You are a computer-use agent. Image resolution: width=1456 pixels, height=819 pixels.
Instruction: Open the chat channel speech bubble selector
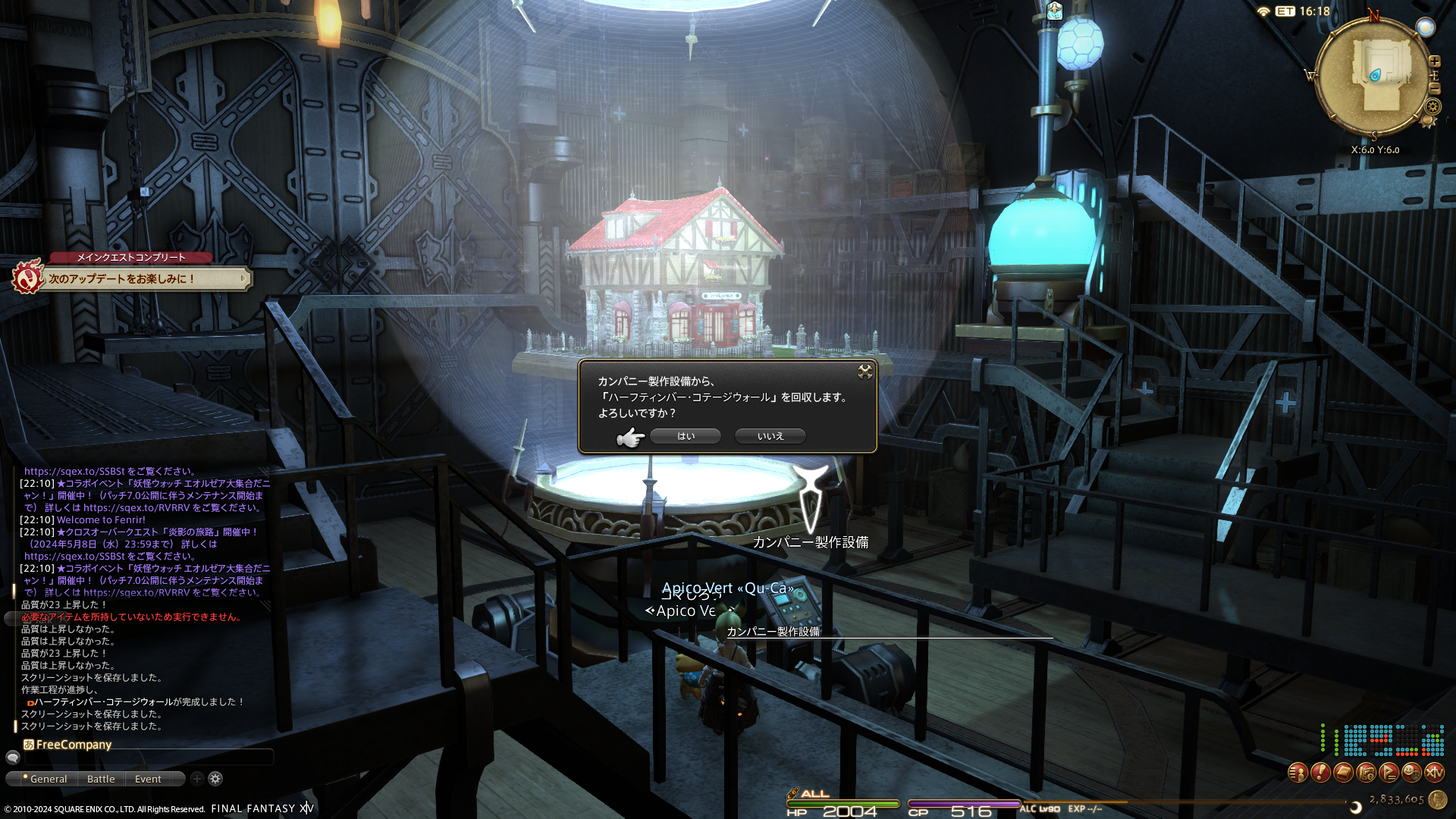(13, 757)
